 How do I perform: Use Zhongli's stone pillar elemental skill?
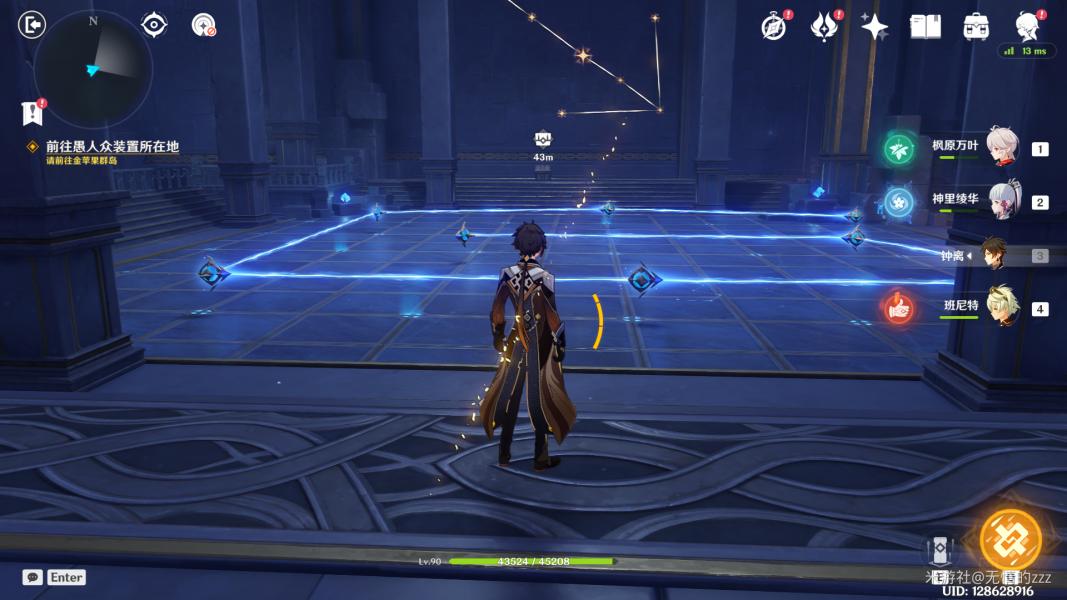point(939,552)
